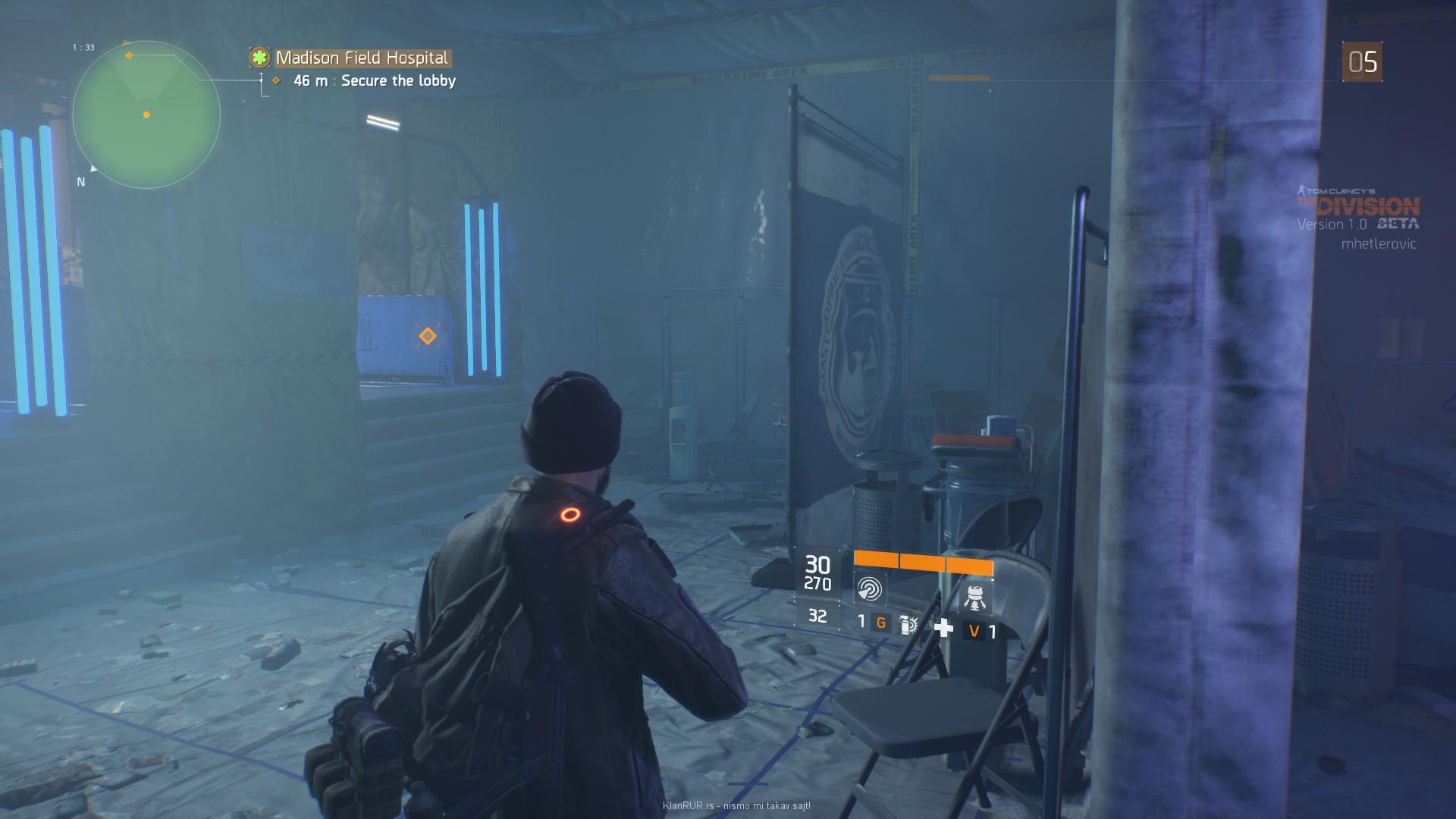Click the green medical mission icon

260,58
